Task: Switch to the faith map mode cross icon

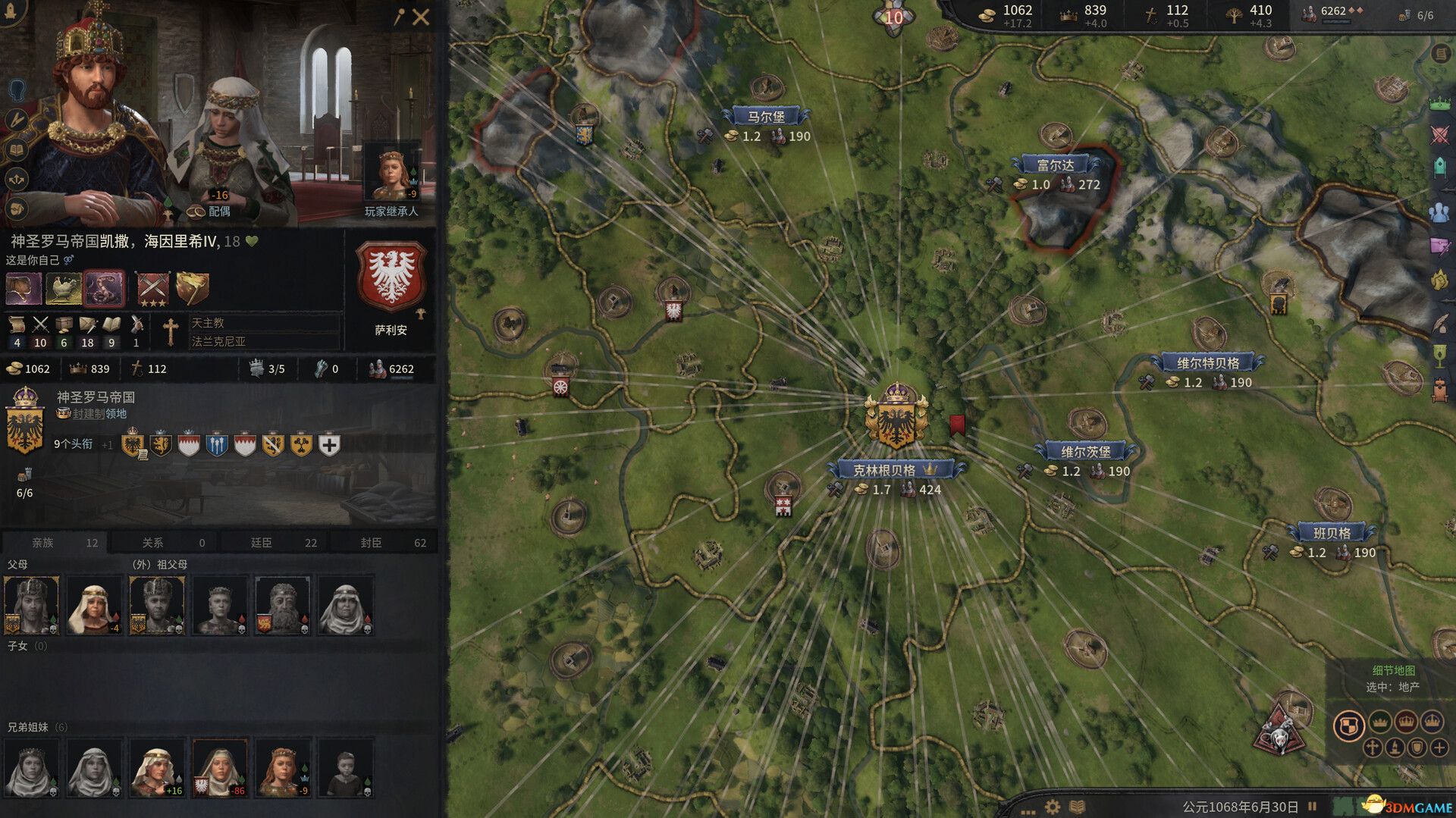Action: click(1374, 748)
